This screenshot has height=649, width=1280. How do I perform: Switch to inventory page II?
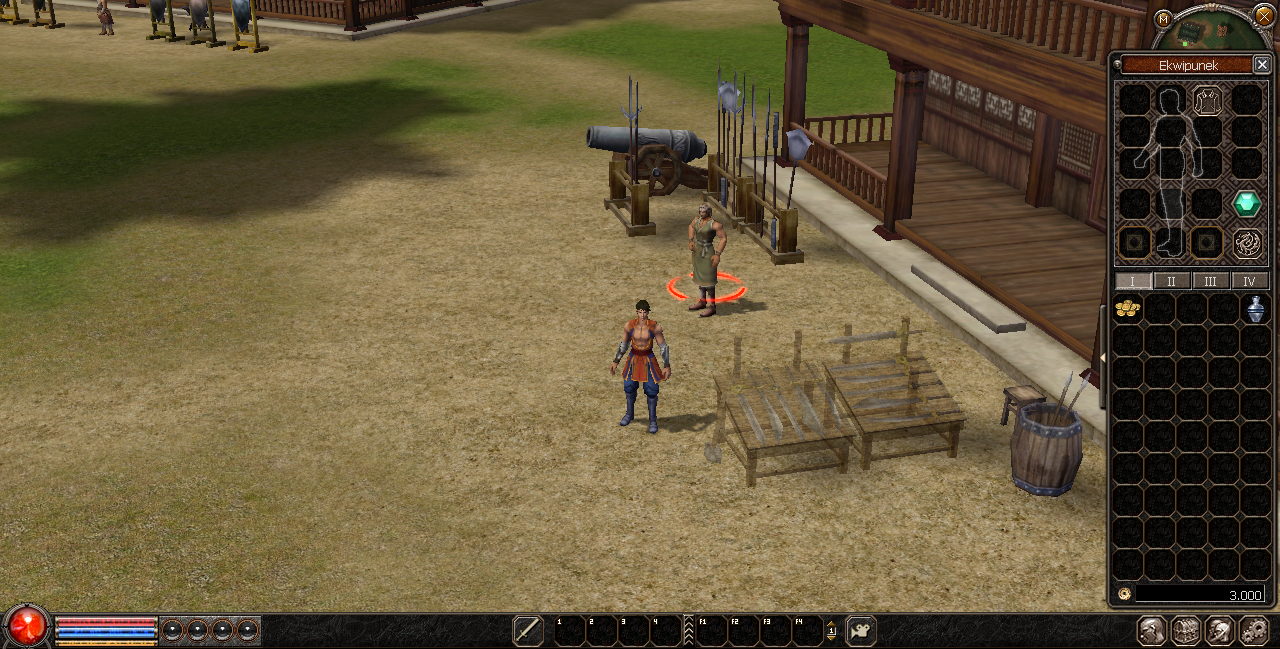(1172, 281)
